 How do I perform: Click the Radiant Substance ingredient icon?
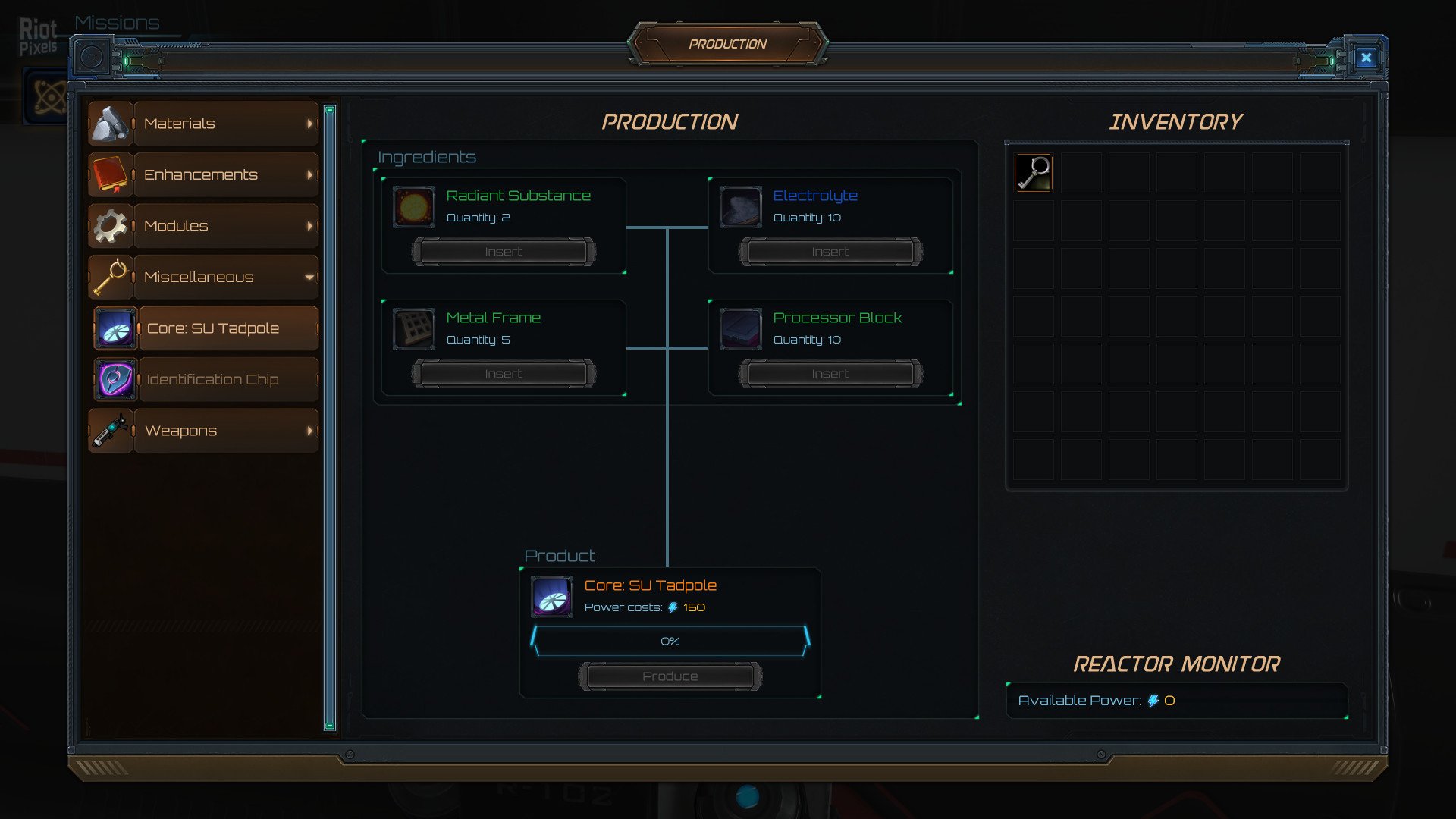click(414, 207)
